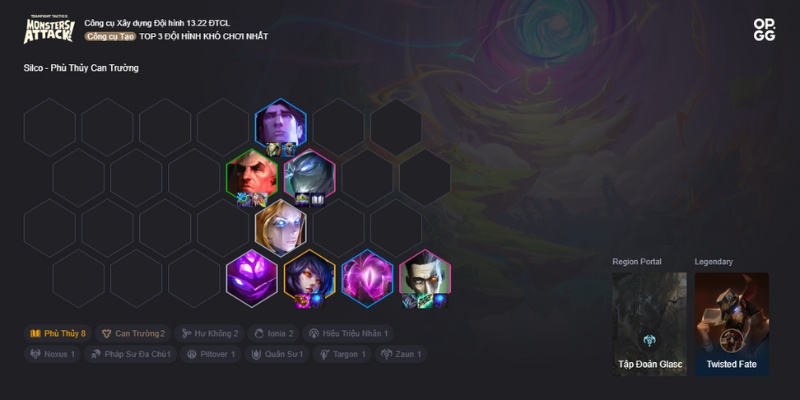Select the blonde champion with glowing blue eyes

280,226
